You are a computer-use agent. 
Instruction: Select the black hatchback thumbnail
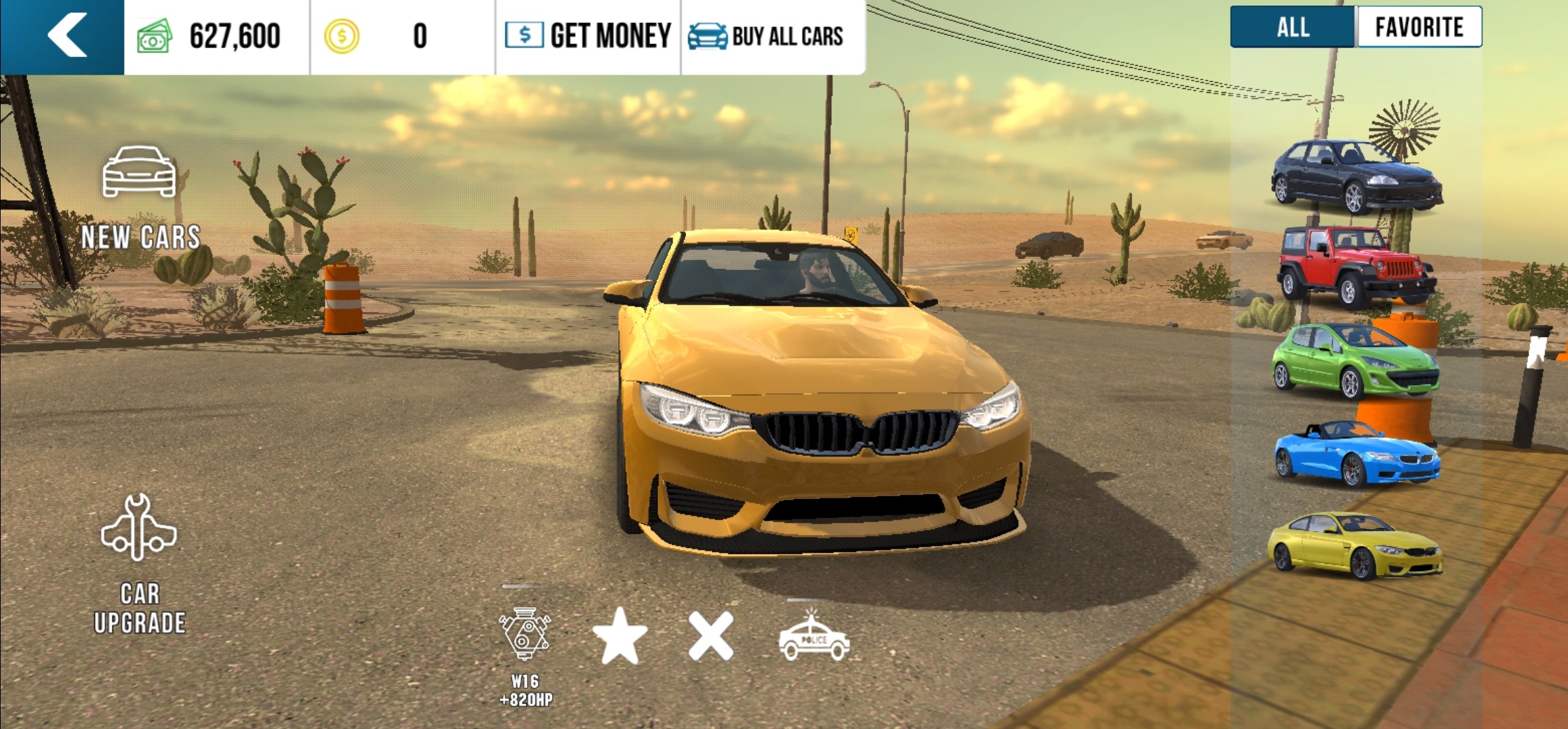tap(1356, 175)
